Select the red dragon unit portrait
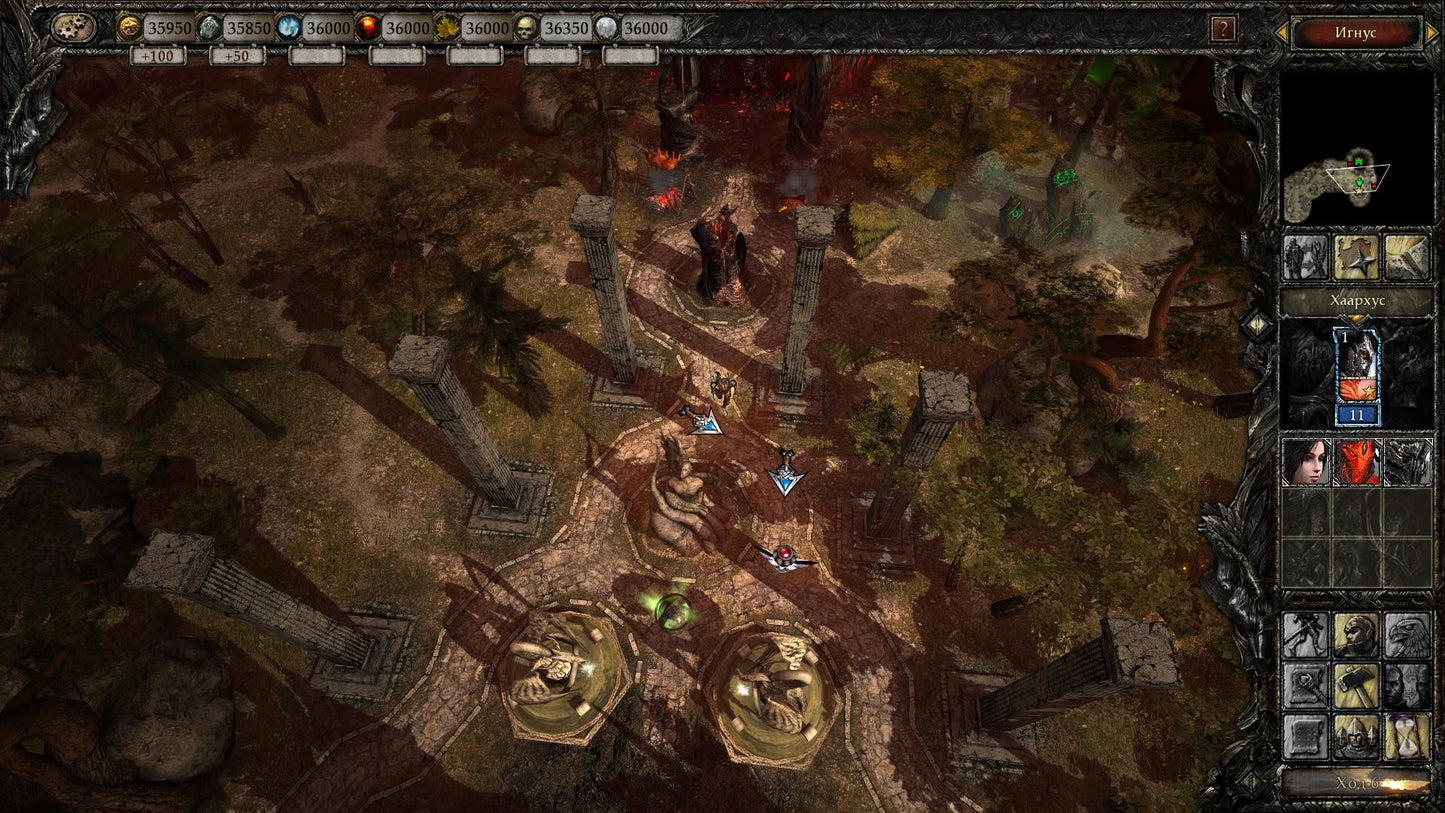 coord(1358,463)
